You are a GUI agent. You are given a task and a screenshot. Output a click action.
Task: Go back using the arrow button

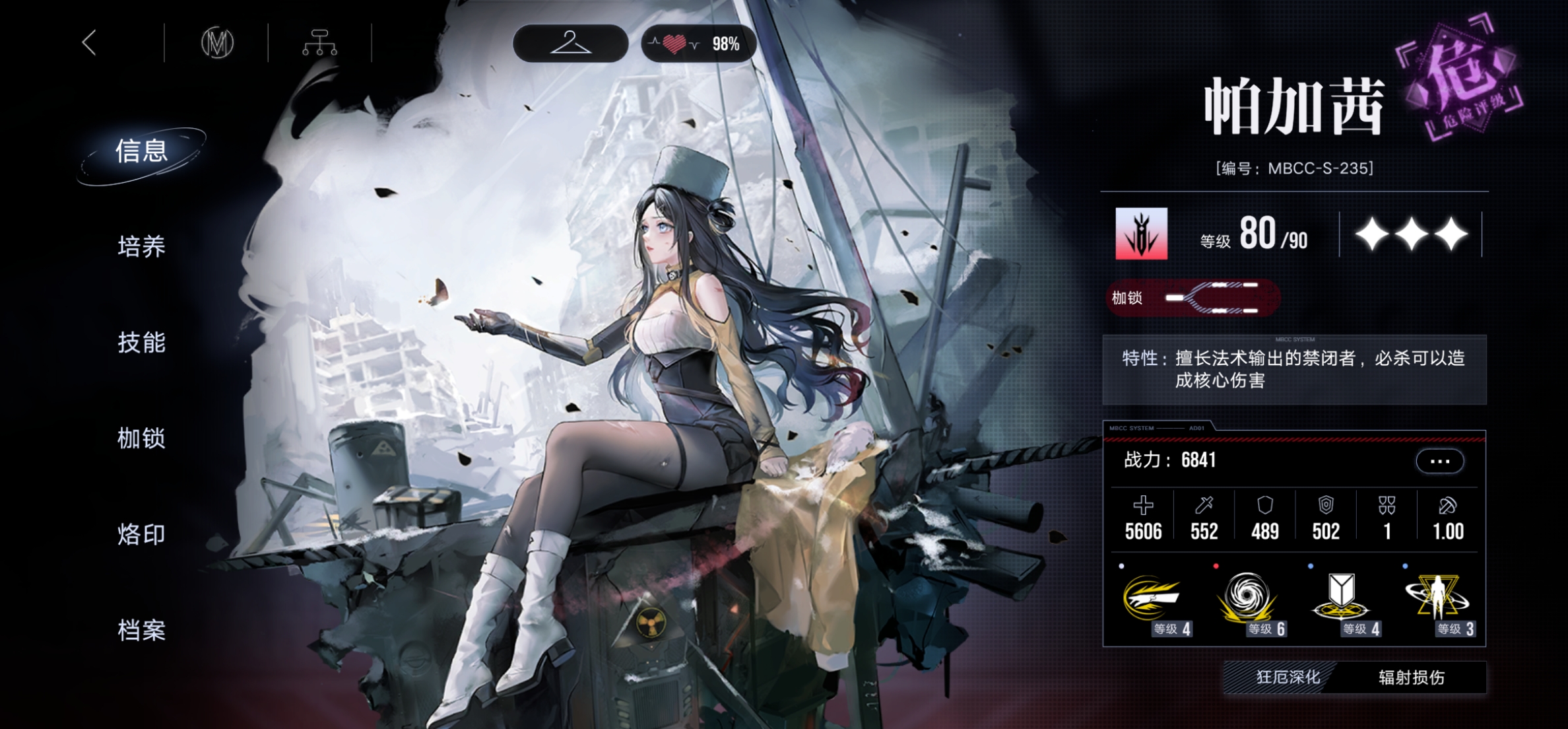[x=90, y=43]
